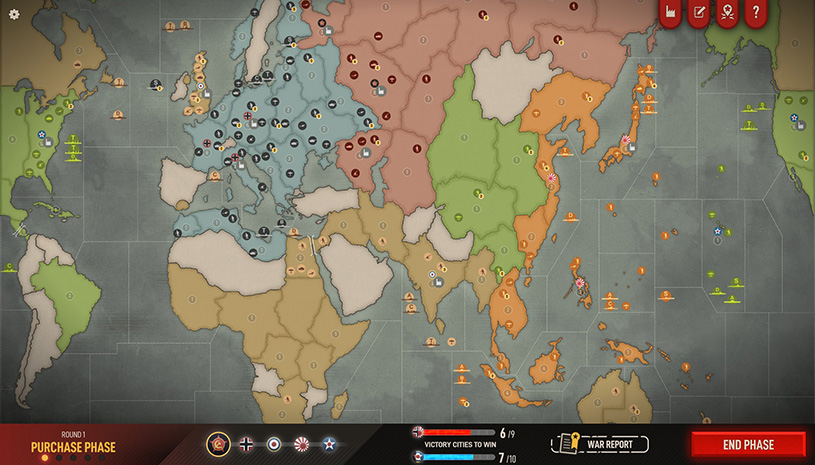Image resolution: width=815 pixels, height=465 pixels.
Task: Select the United States star icon
Action: tap(327, 444)
